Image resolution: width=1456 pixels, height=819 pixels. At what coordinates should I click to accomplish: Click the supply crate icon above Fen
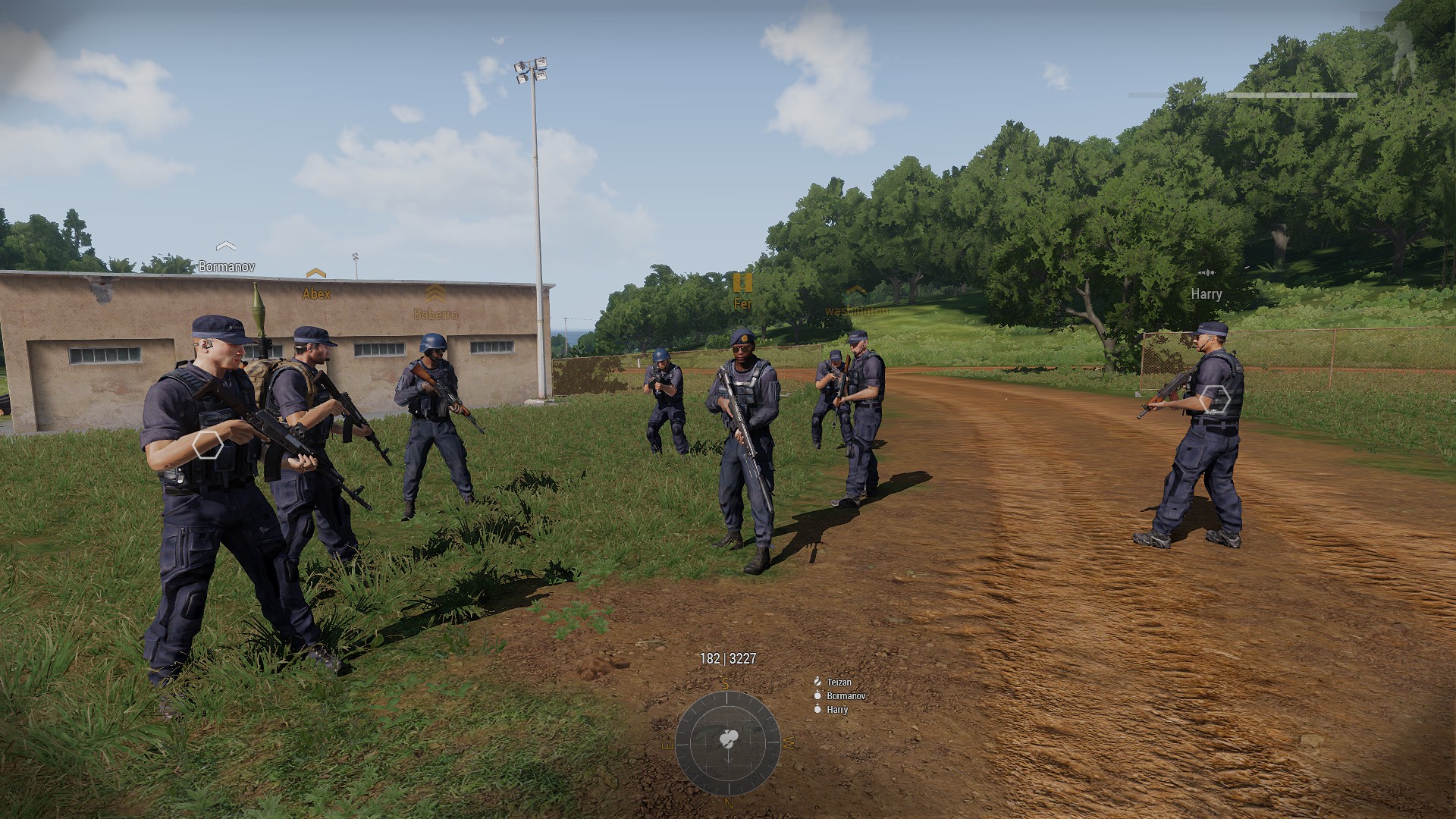pos(743,284)
